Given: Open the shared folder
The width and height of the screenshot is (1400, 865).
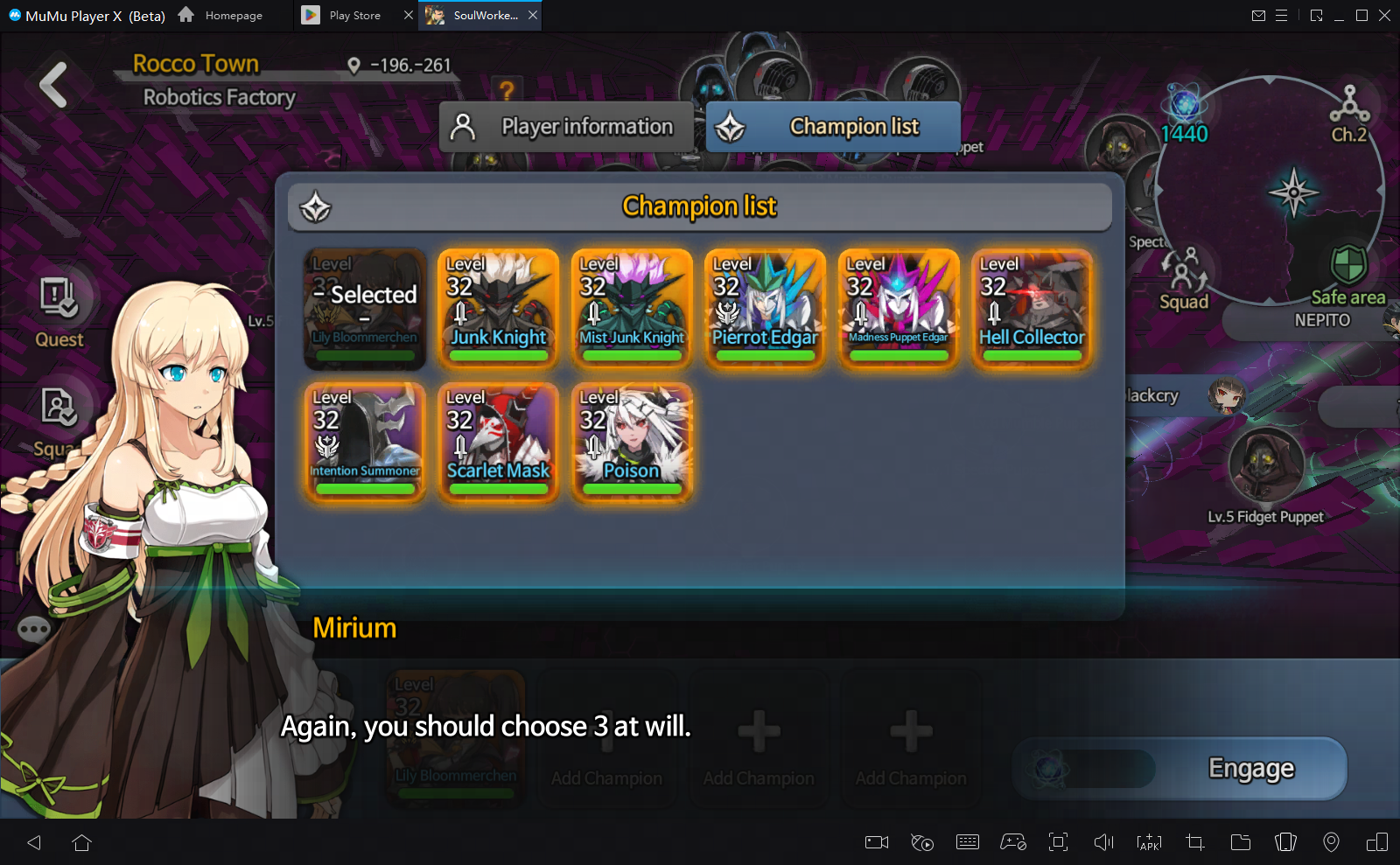Looking at the screenshot, I should click(x=1240, y=842).
